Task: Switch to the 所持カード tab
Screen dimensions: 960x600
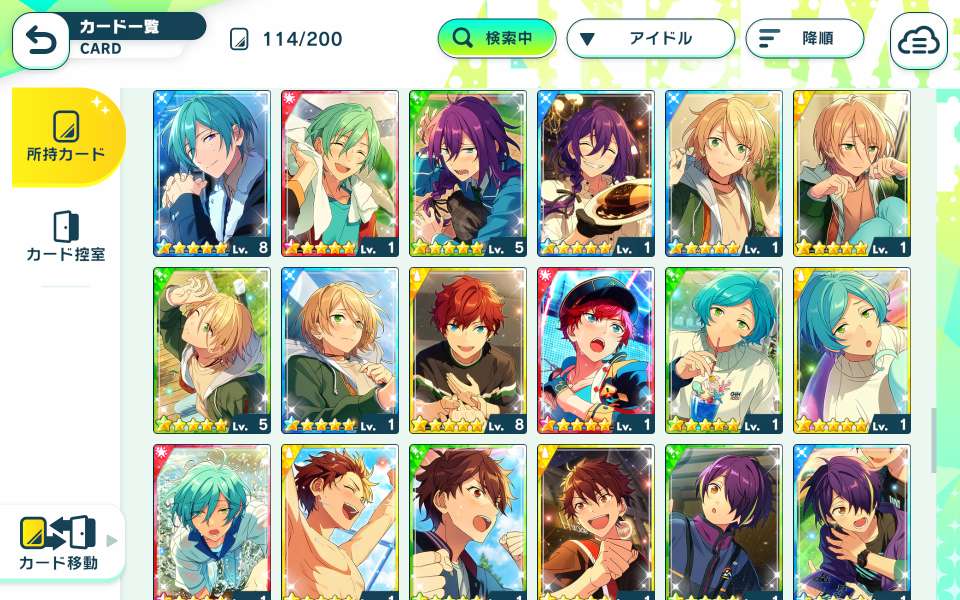Action: click(x=67, y=137)
